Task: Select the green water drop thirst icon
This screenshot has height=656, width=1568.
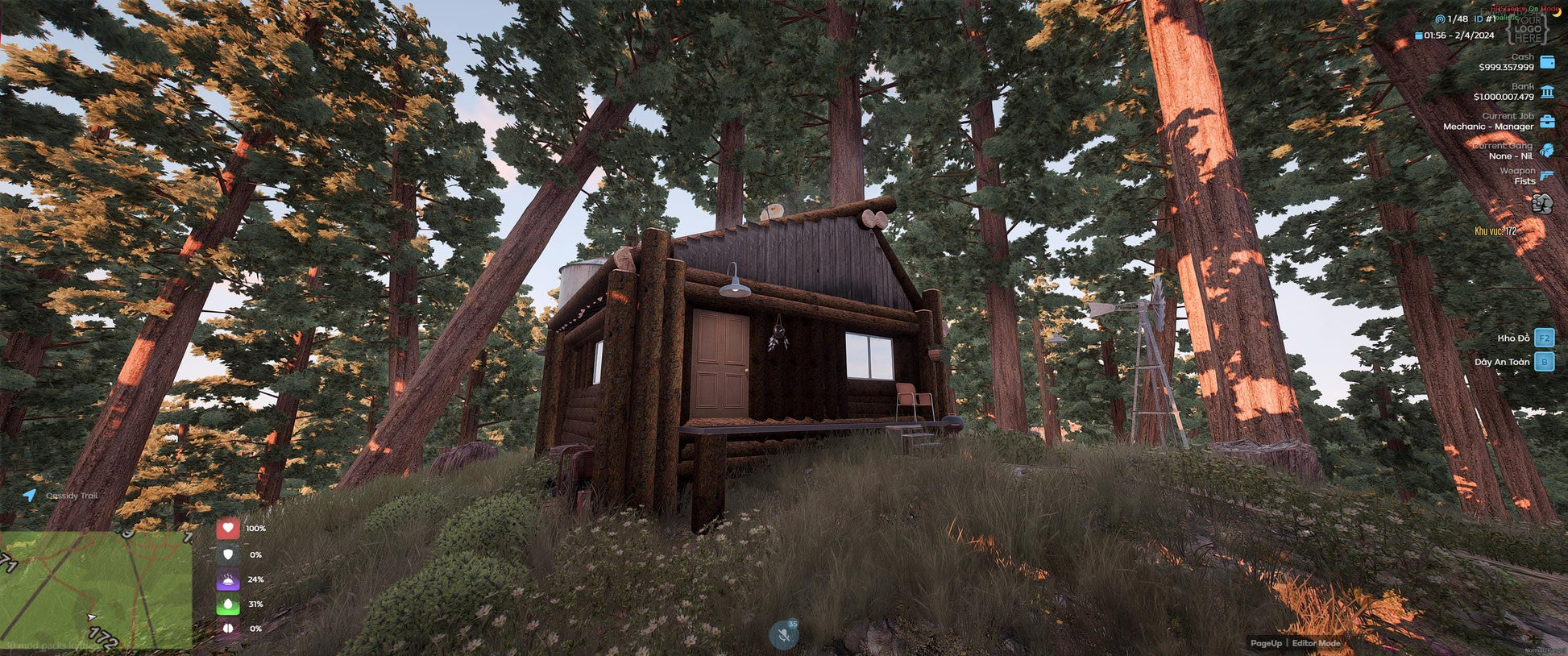Action: 228,604
